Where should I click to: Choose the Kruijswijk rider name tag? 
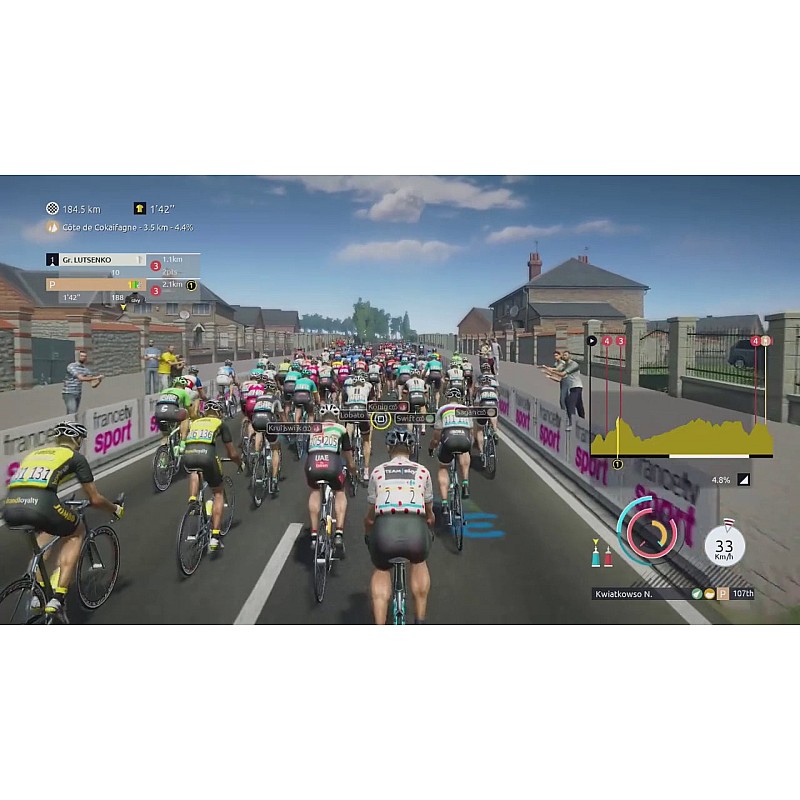point(294,427)
